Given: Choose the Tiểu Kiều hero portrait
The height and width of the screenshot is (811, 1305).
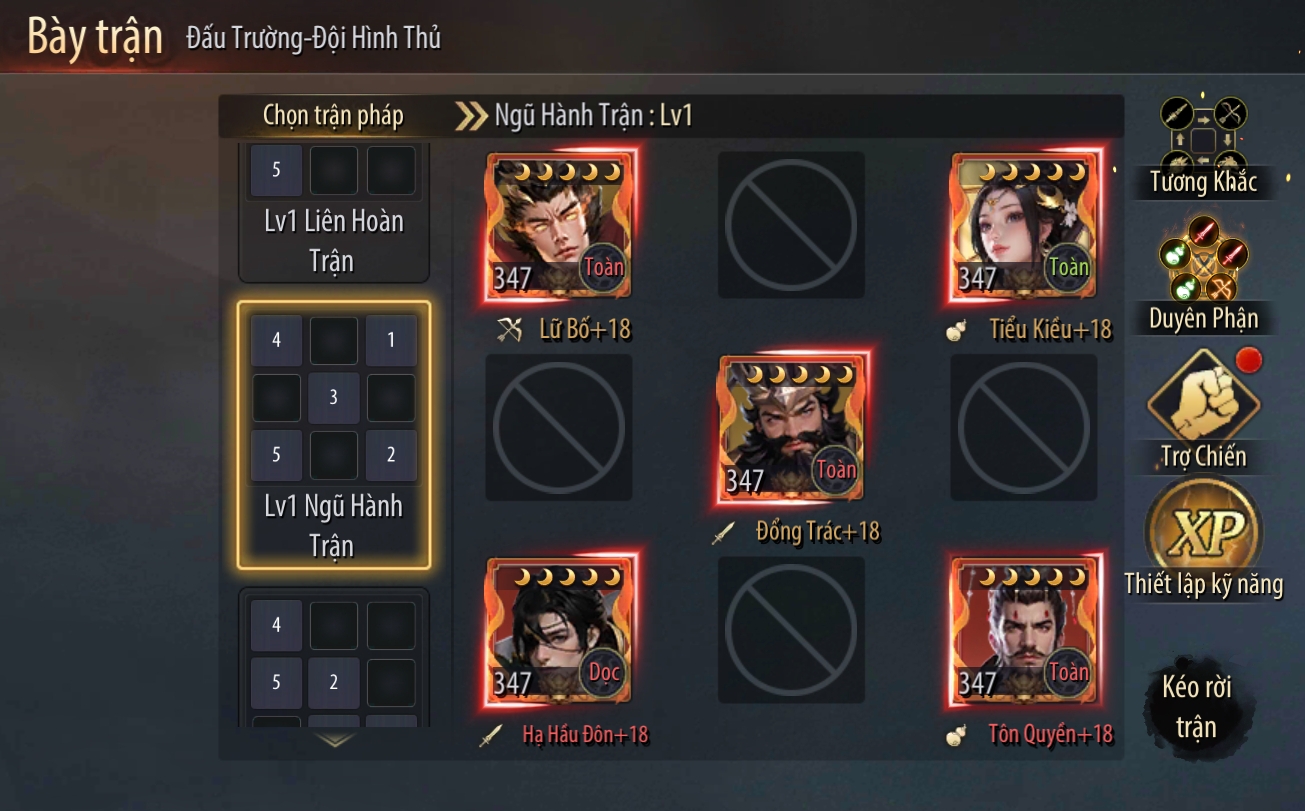Looking at the screenshot, I should 1023,226.
